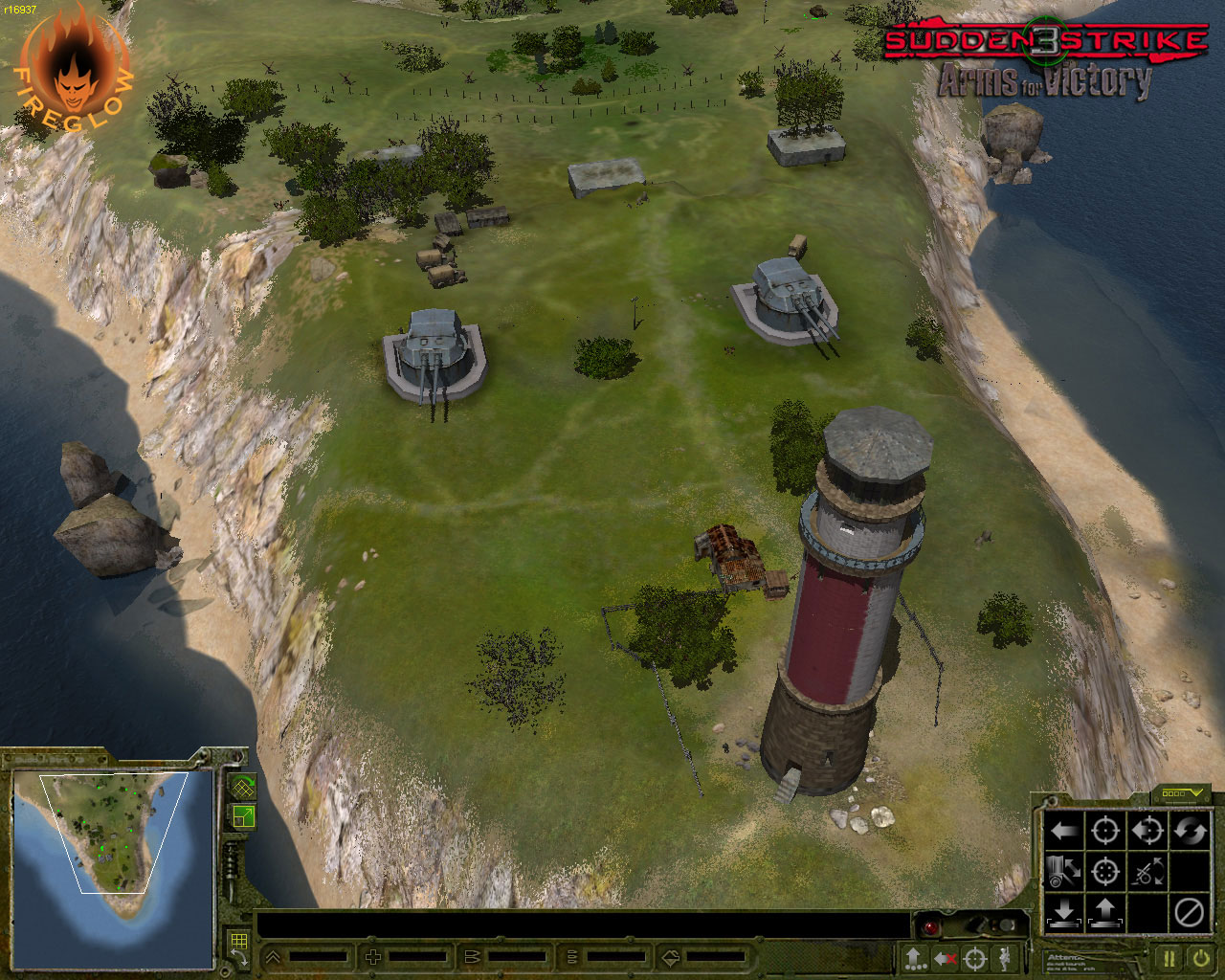
Task: Activate the down arrow unload command
Action: tap(1063, 913)
